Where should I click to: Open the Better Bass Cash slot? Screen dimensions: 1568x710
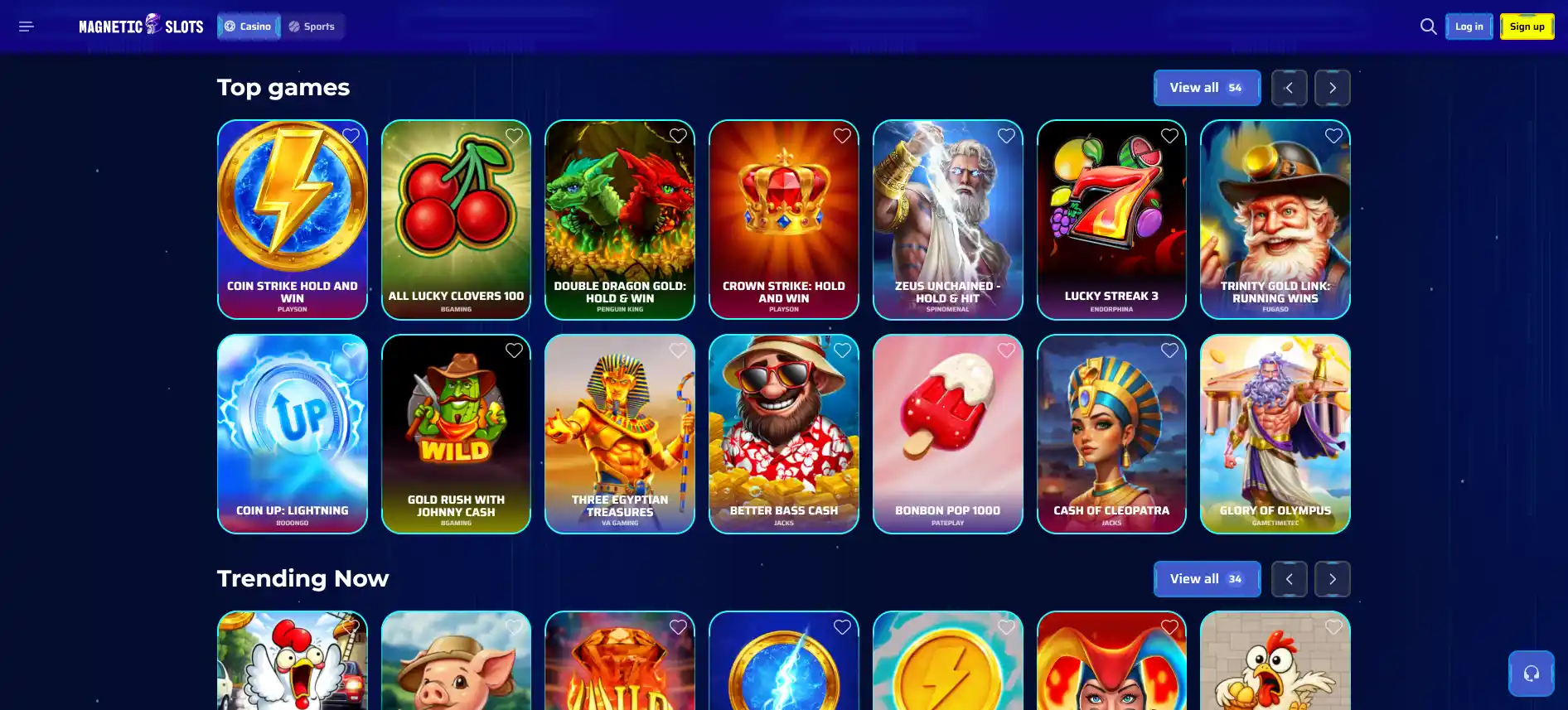tap(783, 434)
